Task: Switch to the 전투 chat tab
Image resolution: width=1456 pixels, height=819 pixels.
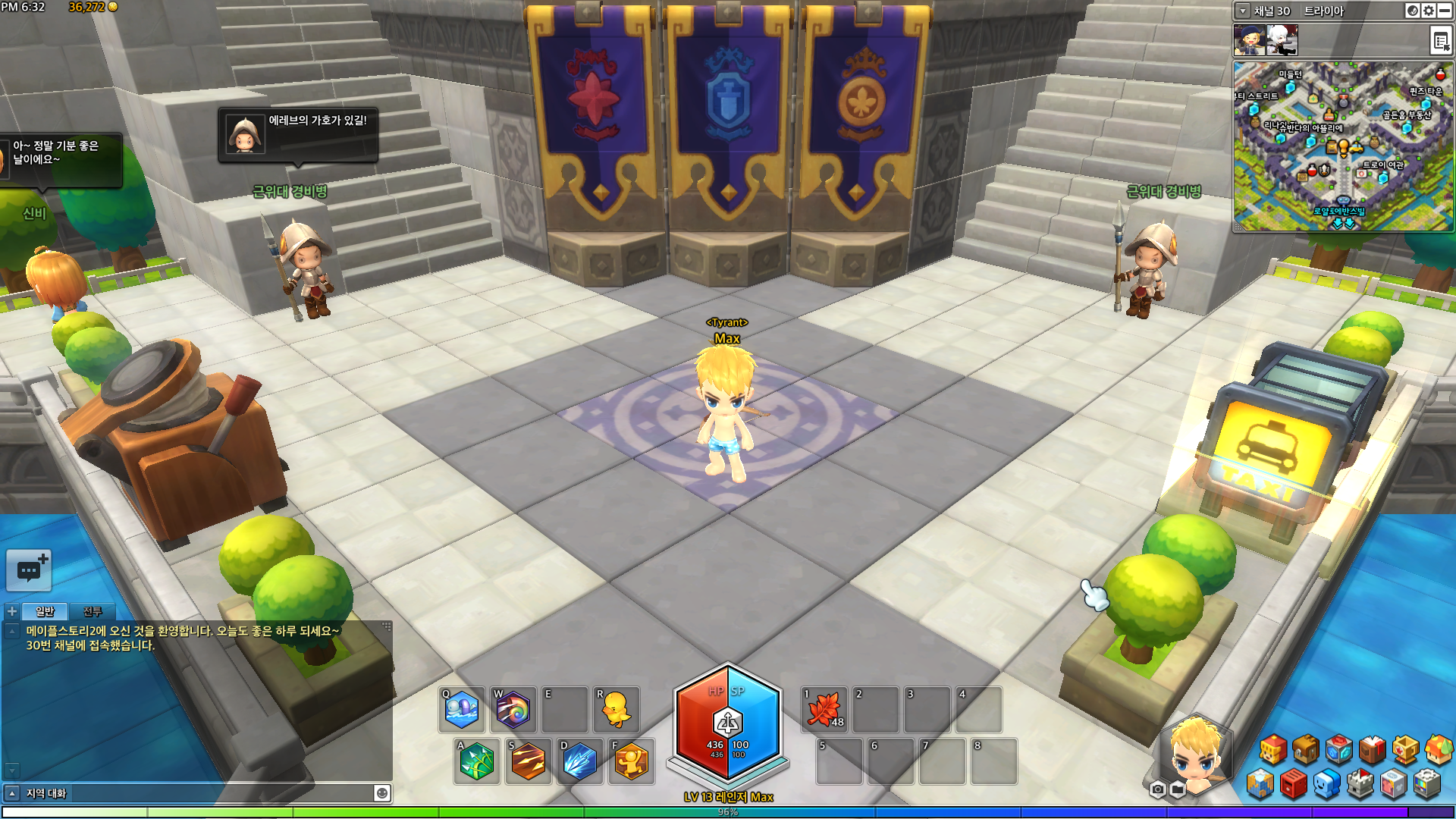Action: (93, 611)
